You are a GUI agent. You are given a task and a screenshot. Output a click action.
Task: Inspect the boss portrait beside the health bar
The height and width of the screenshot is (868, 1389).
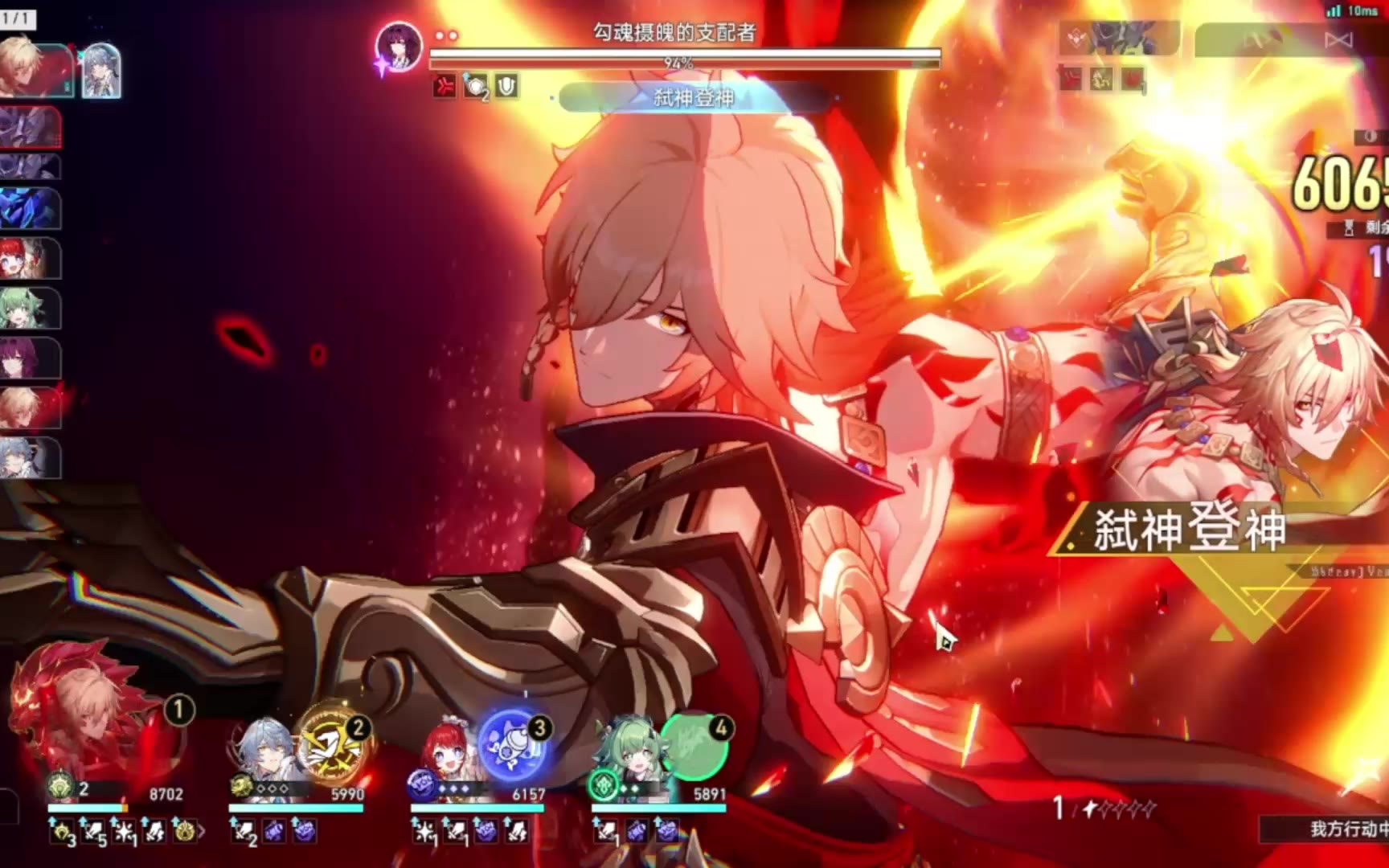(399, 45)
